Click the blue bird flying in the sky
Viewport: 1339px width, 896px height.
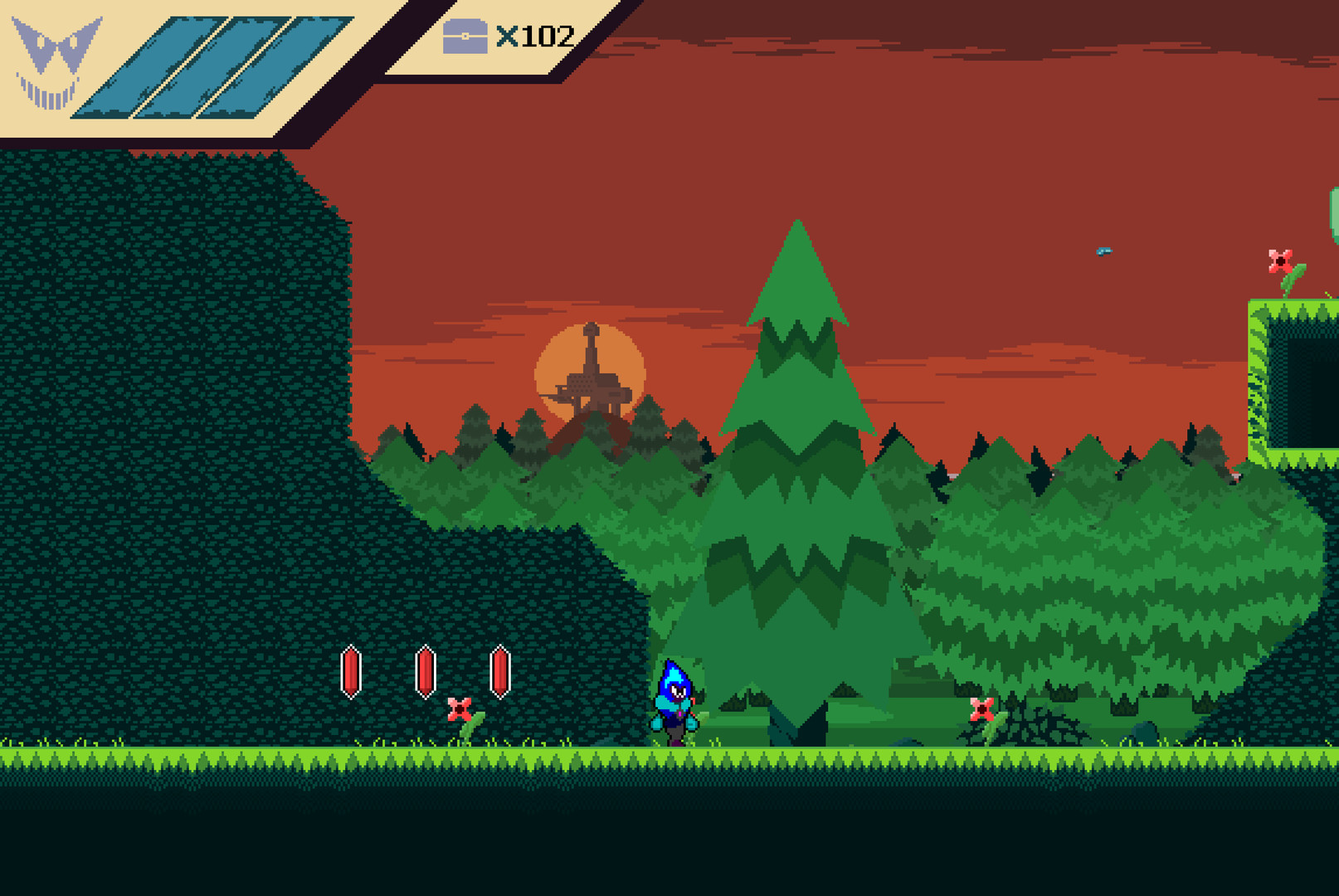click(x=1104, y=251)
